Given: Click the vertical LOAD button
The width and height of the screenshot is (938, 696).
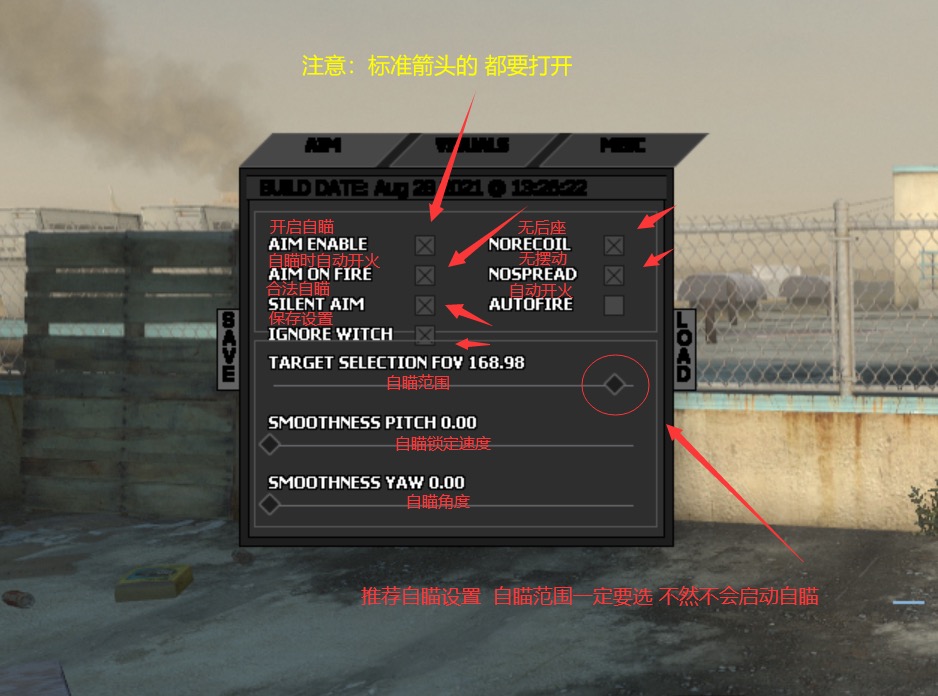Looking at the screenshot, I should 684,348.
